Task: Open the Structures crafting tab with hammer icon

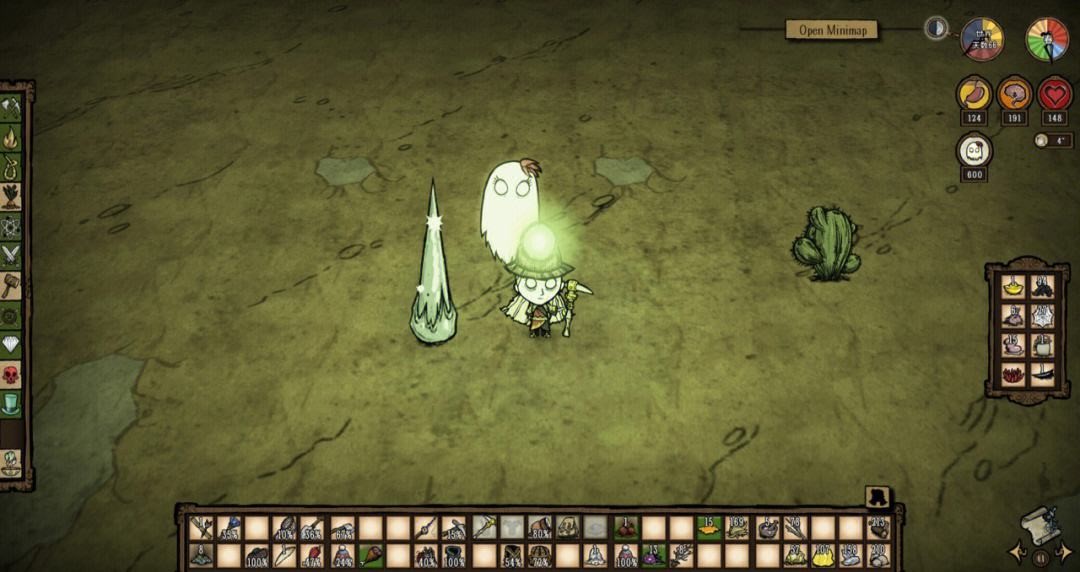Action: pyautogui.click(x=11, y=286)
